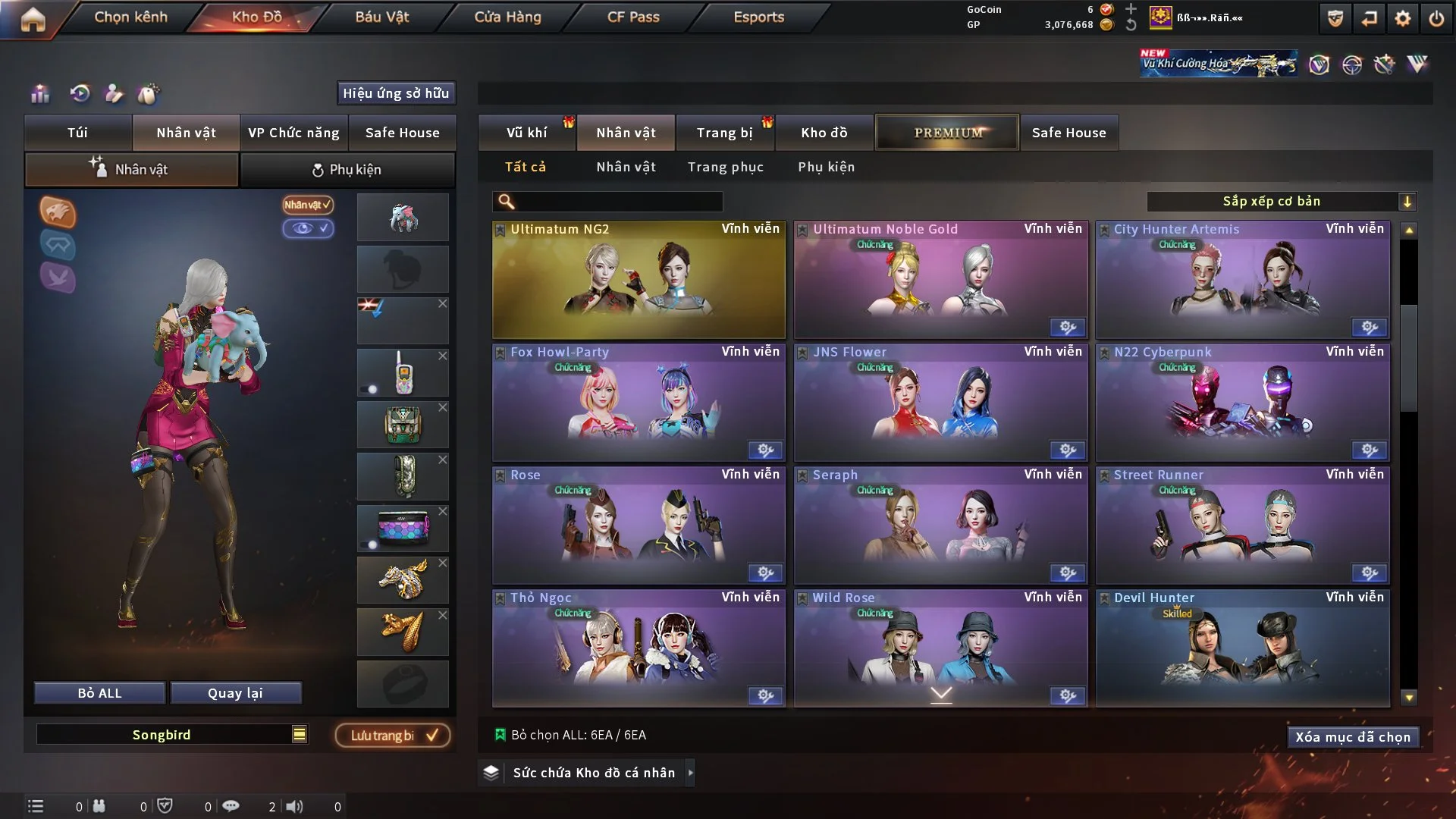The height and width of the screenshot is (819, 1456).
Task: Choose the Fox Howl-Party character card
Action: (639, 403)
